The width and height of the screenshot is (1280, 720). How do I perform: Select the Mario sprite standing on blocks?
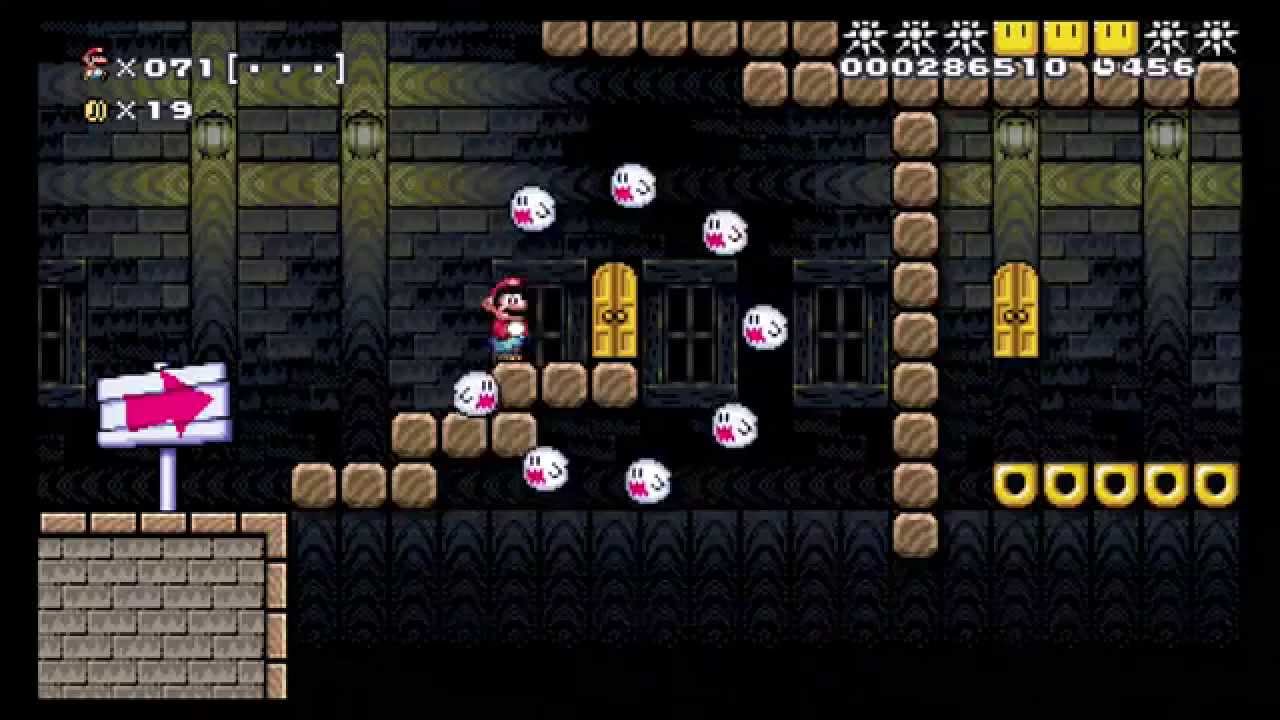coord(510,315)
